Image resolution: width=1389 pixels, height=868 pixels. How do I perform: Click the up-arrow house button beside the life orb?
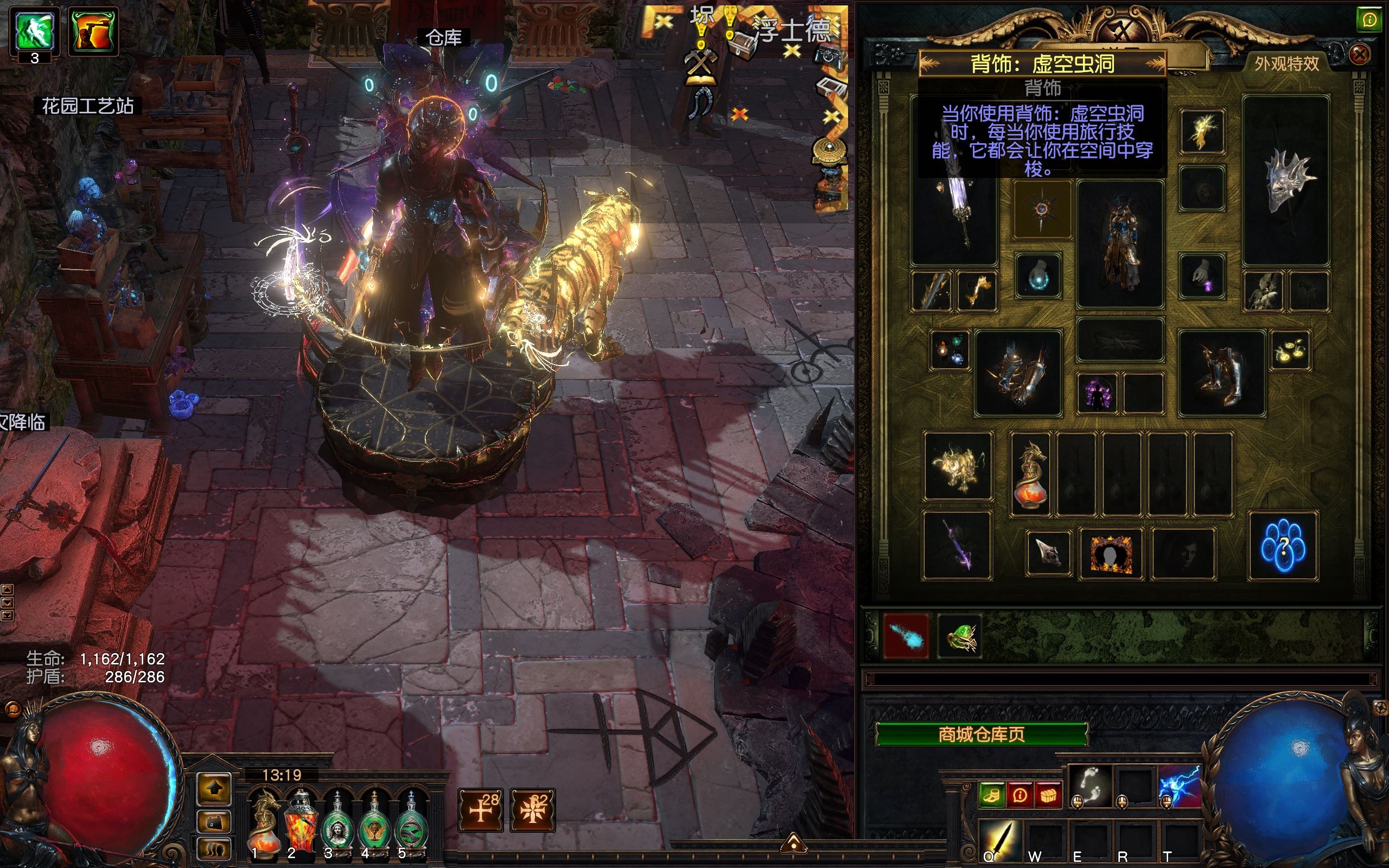pyautogui.click(x=215, y=789)
